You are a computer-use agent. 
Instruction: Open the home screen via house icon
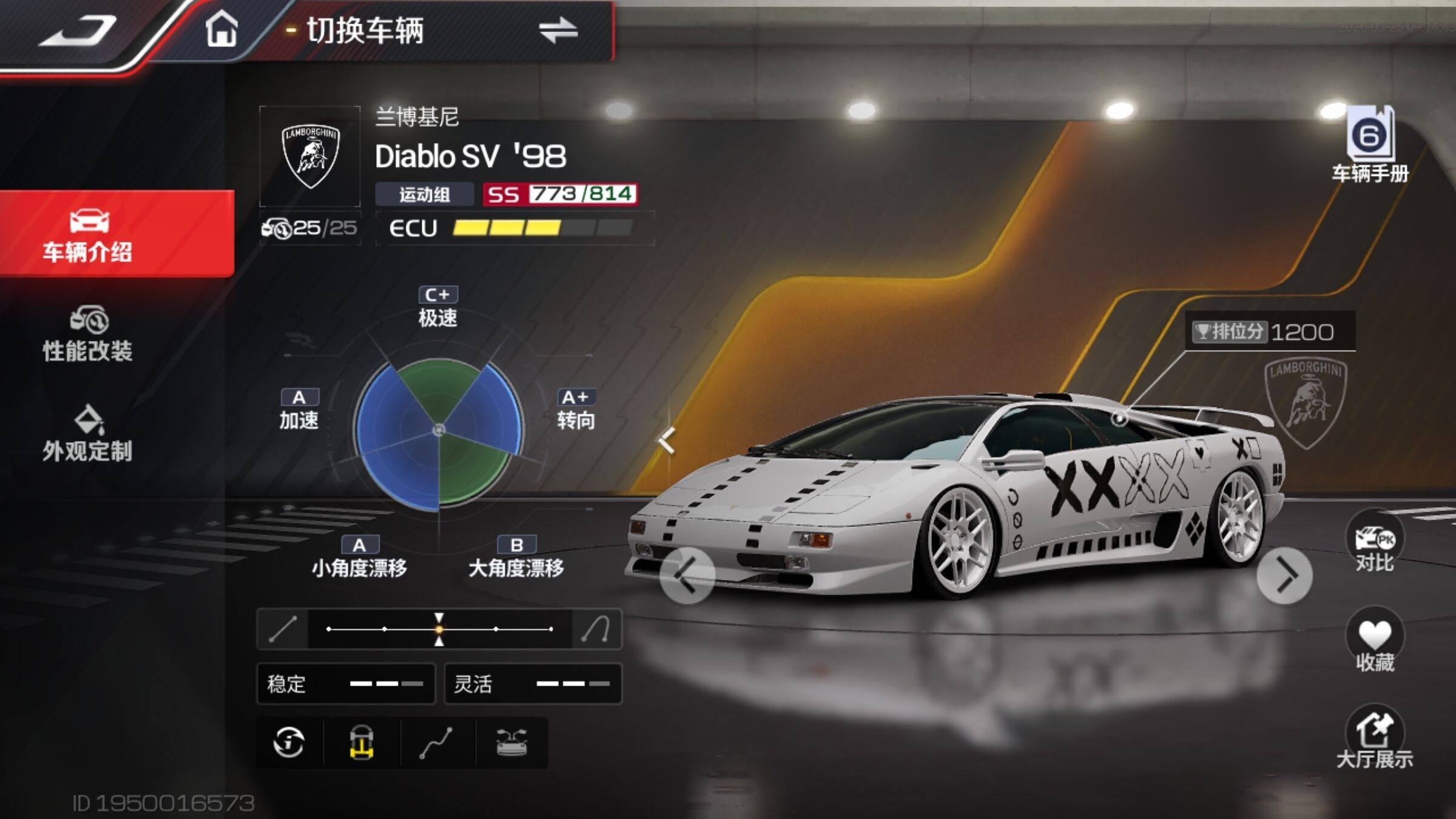(x=221, y=29)
